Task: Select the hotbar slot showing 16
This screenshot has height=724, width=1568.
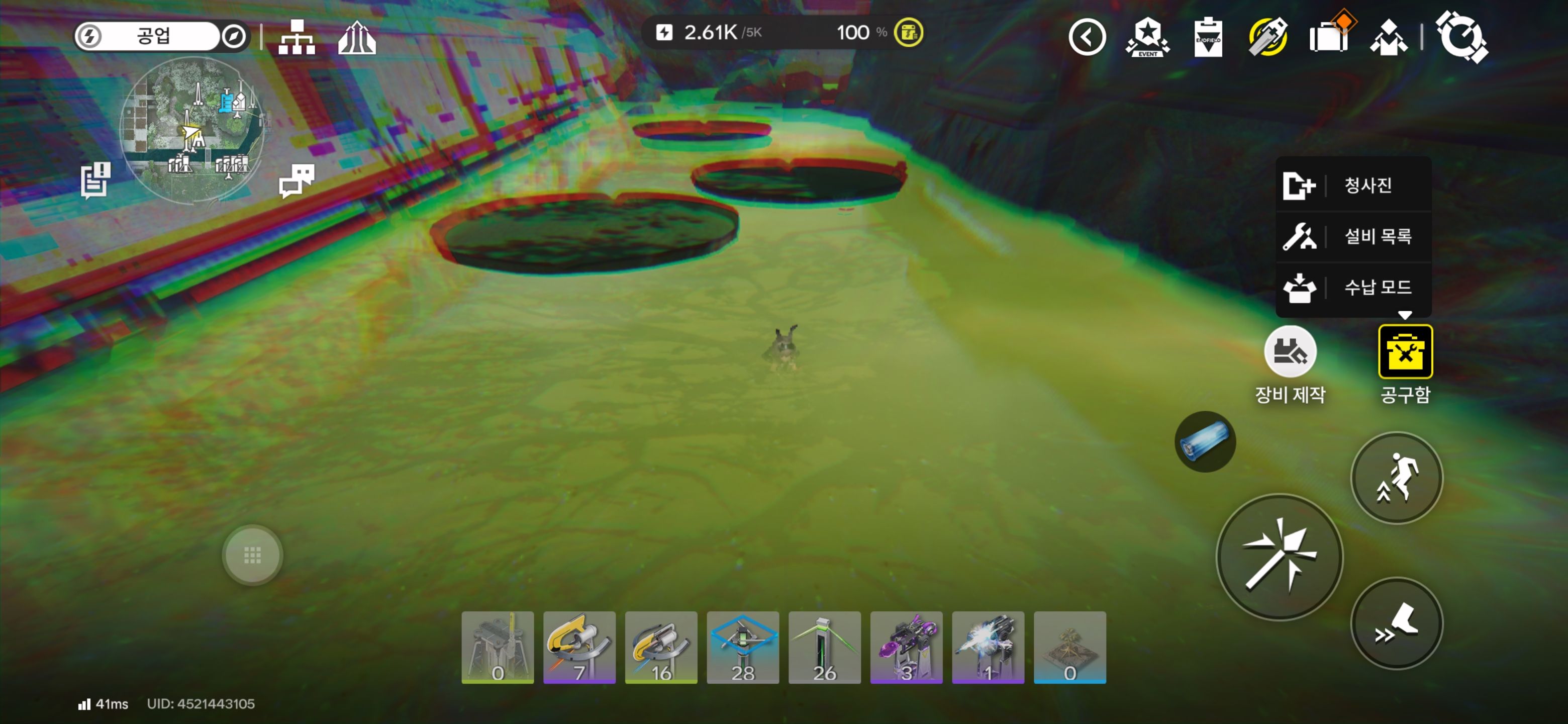Action: click(661, 647)
